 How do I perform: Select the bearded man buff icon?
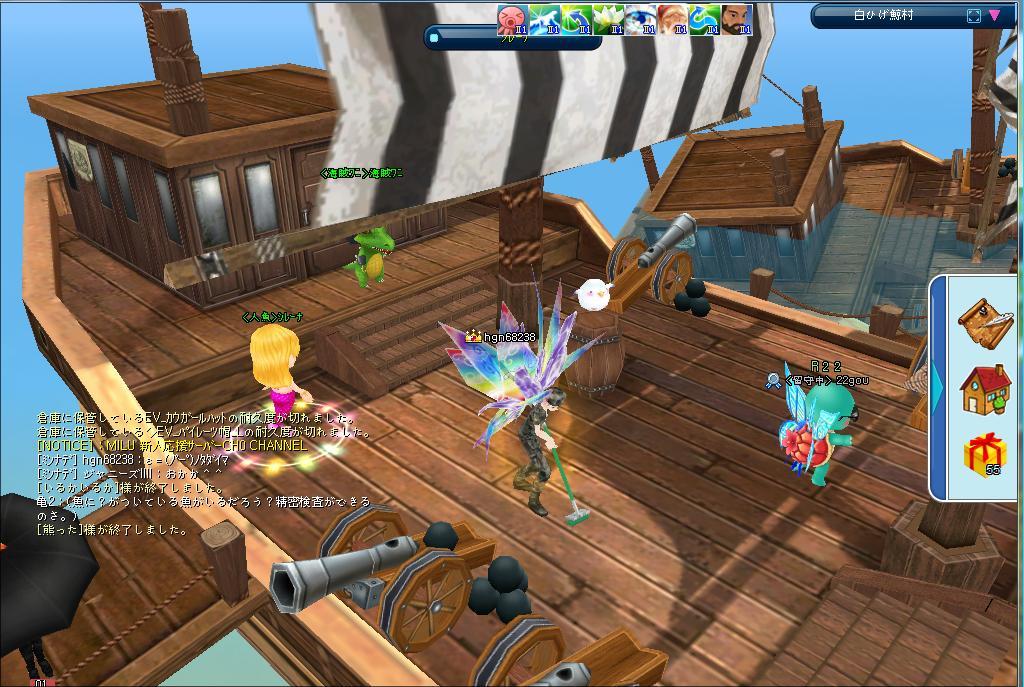(736, 19)
